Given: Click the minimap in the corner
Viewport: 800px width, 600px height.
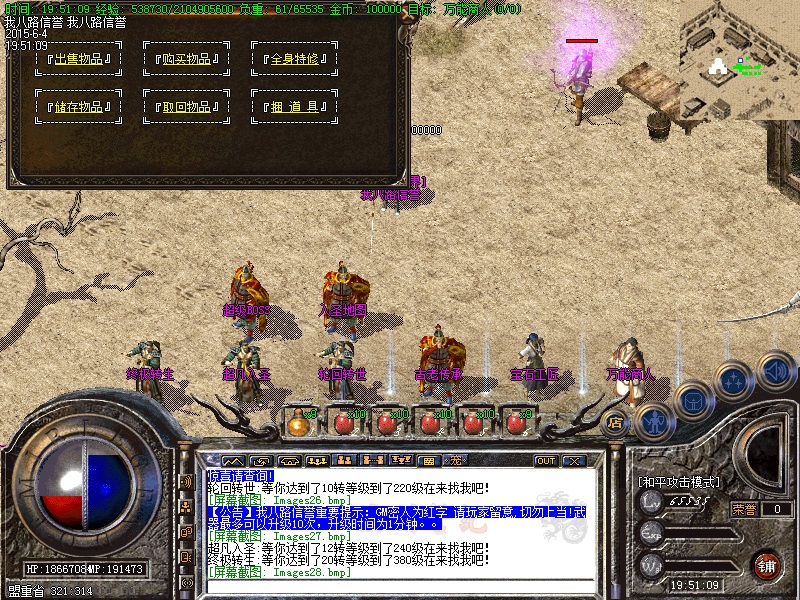Looking at the screenshot, I should coord(740,58).
